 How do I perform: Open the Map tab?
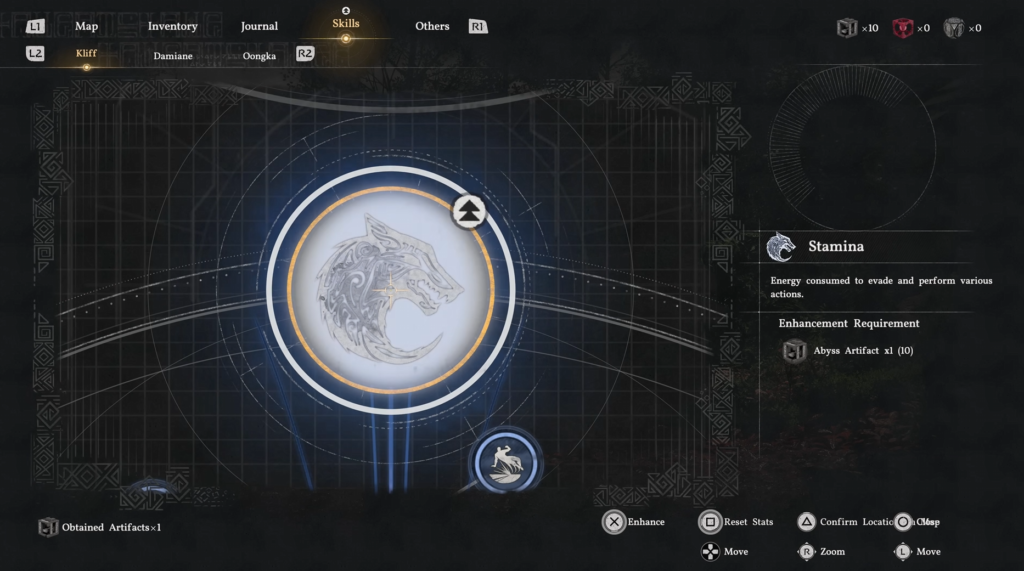[86, 26]
